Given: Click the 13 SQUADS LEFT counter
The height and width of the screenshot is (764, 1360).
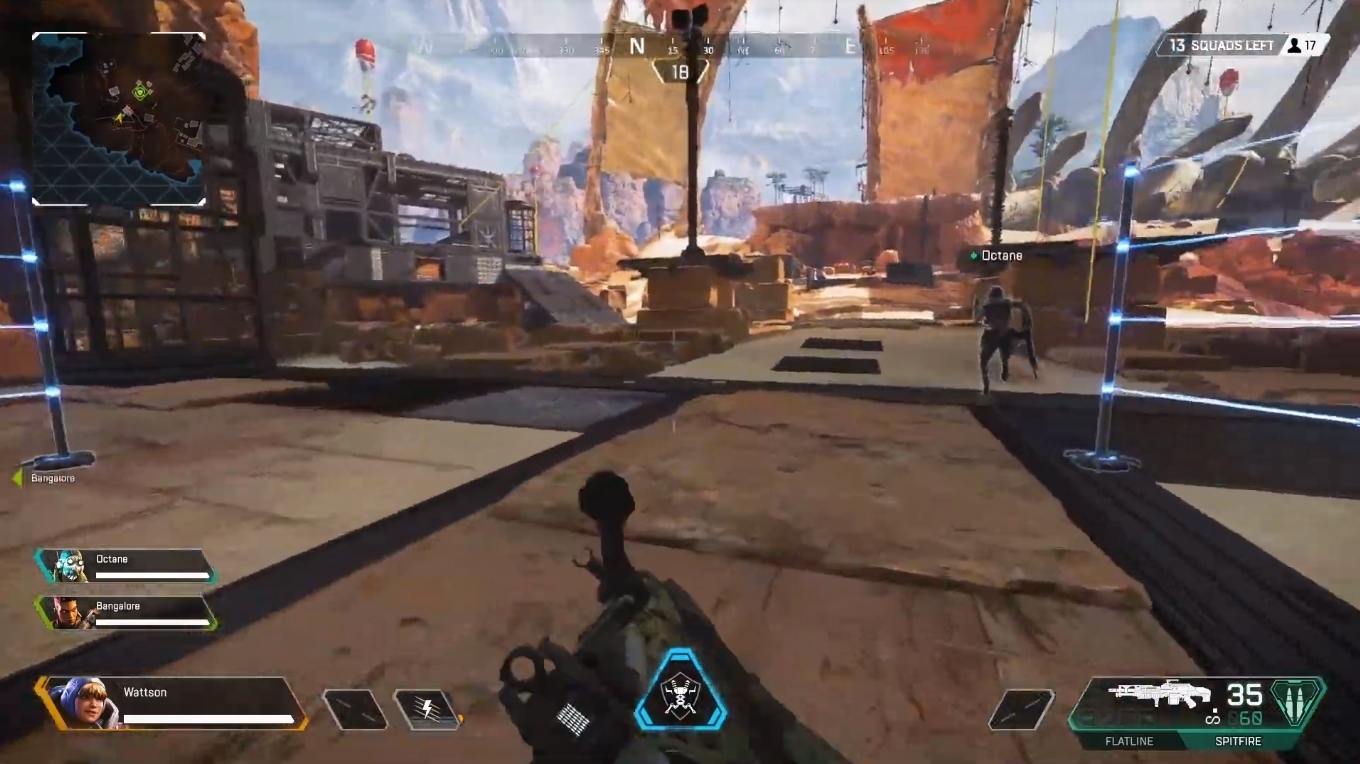Looking at the screenshot, I should (1219, 45).
